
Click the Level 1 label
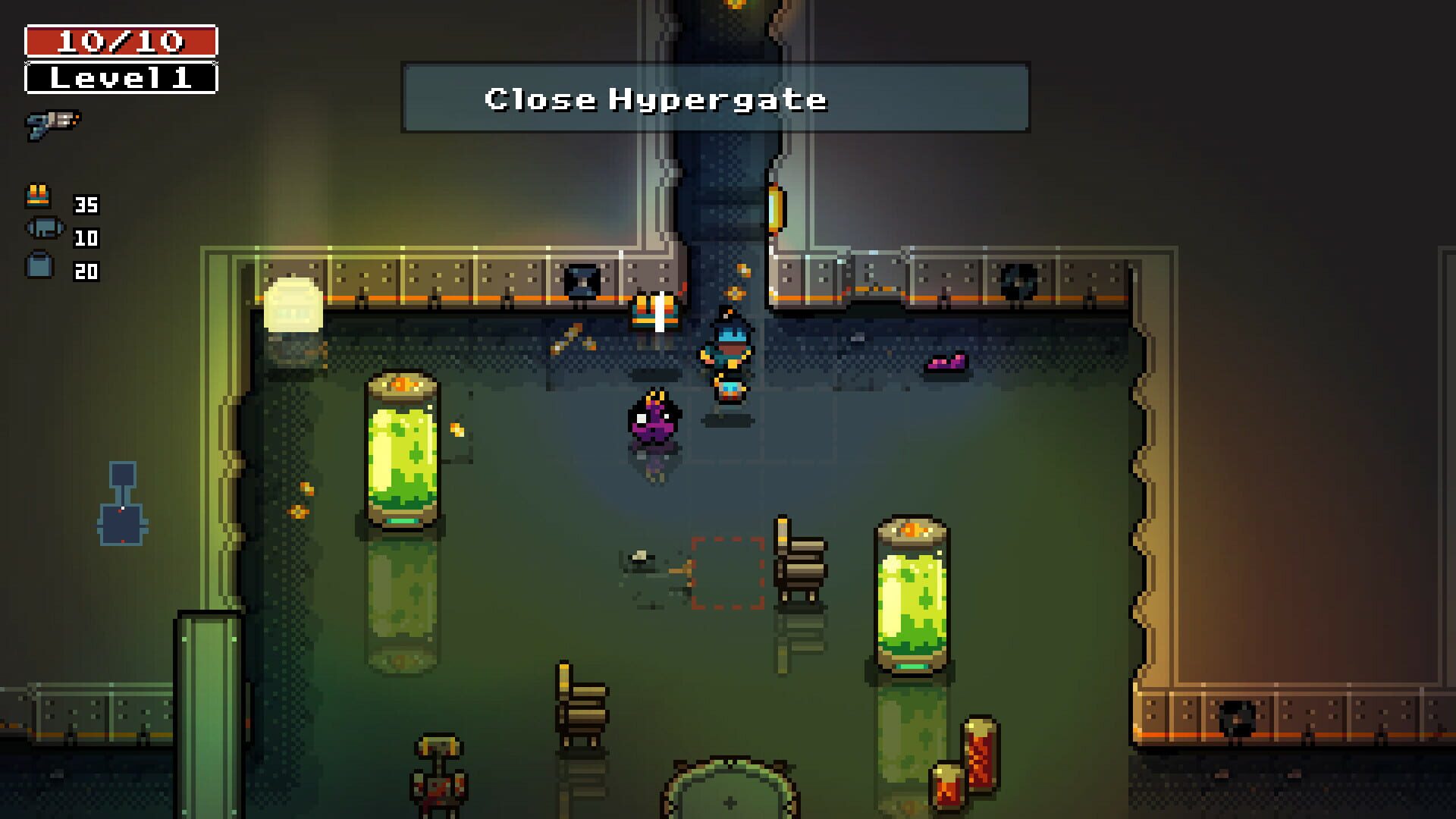121,77
